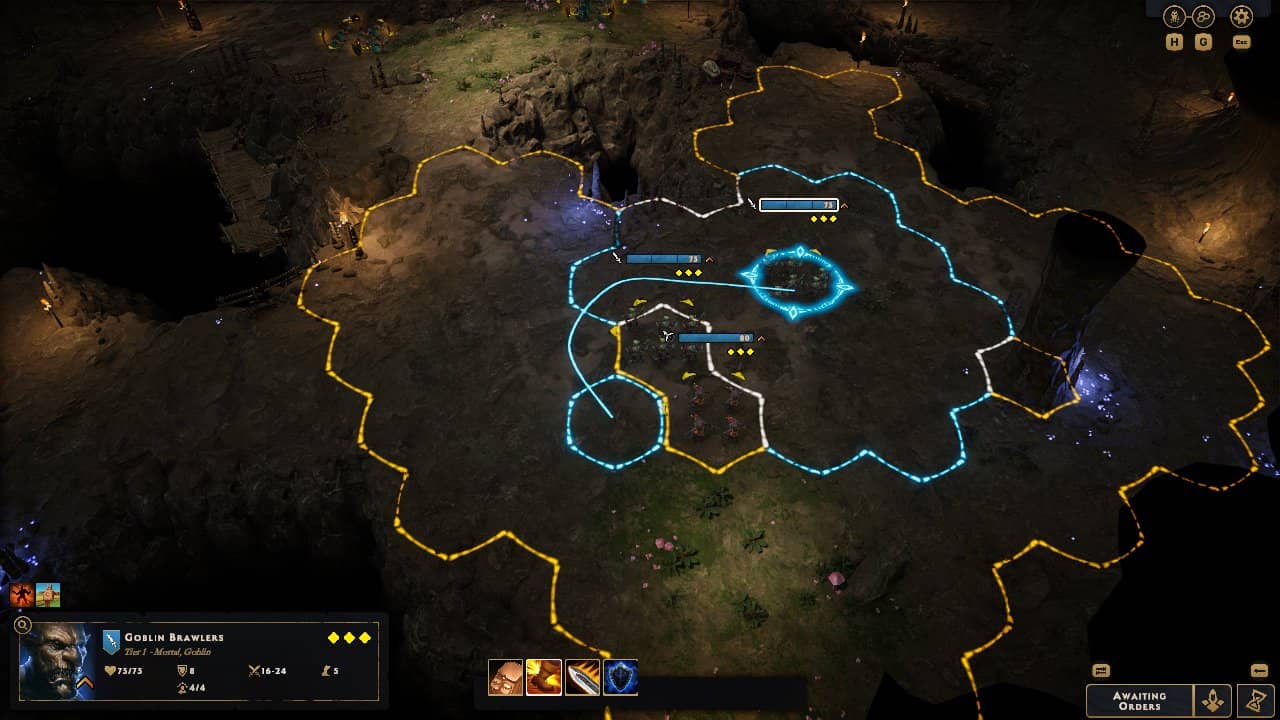Select the training dummy status icon
This screenshot has width=1280, height=720.
(48, 596)
